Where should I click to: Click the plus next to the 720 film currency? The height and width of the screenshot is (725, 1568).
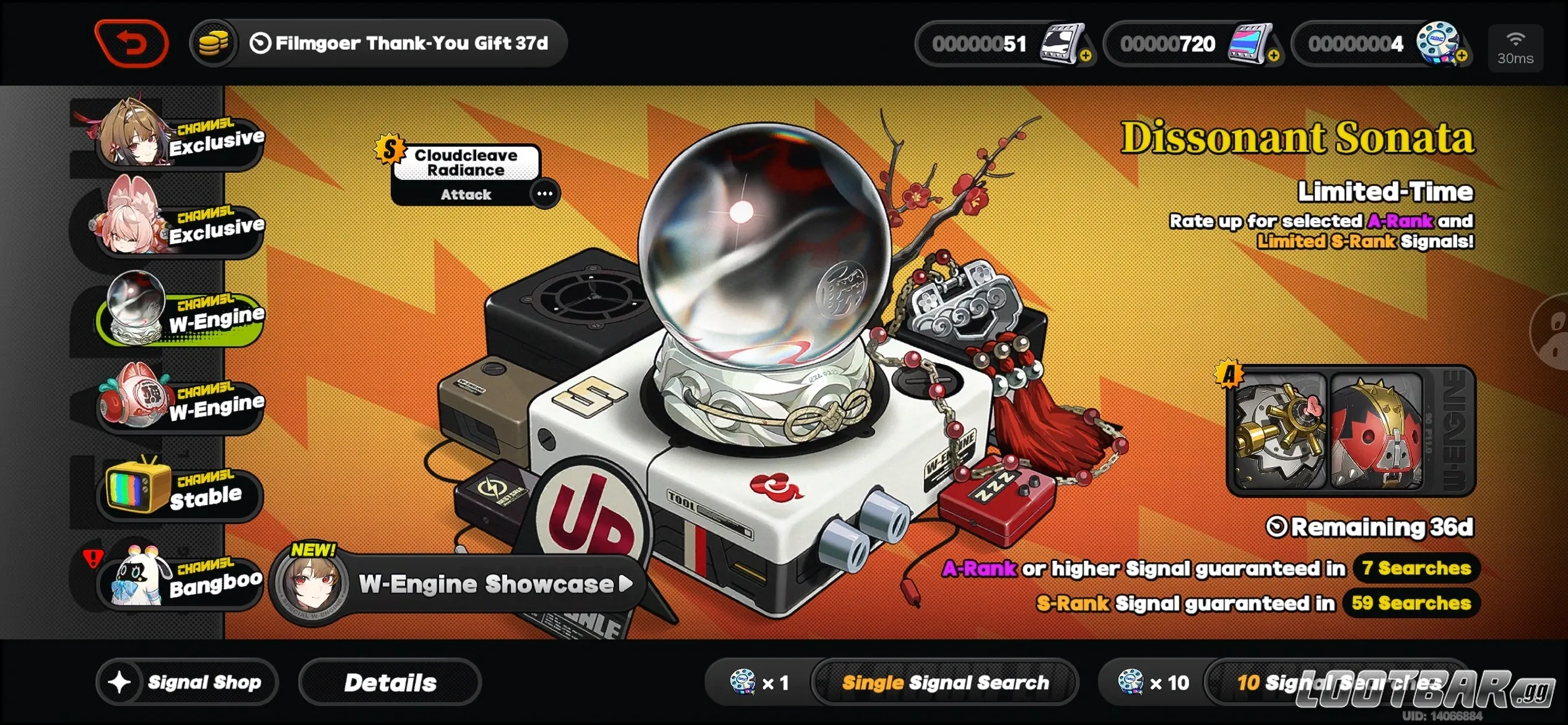pyautogui.click(x=1274, y=56)
